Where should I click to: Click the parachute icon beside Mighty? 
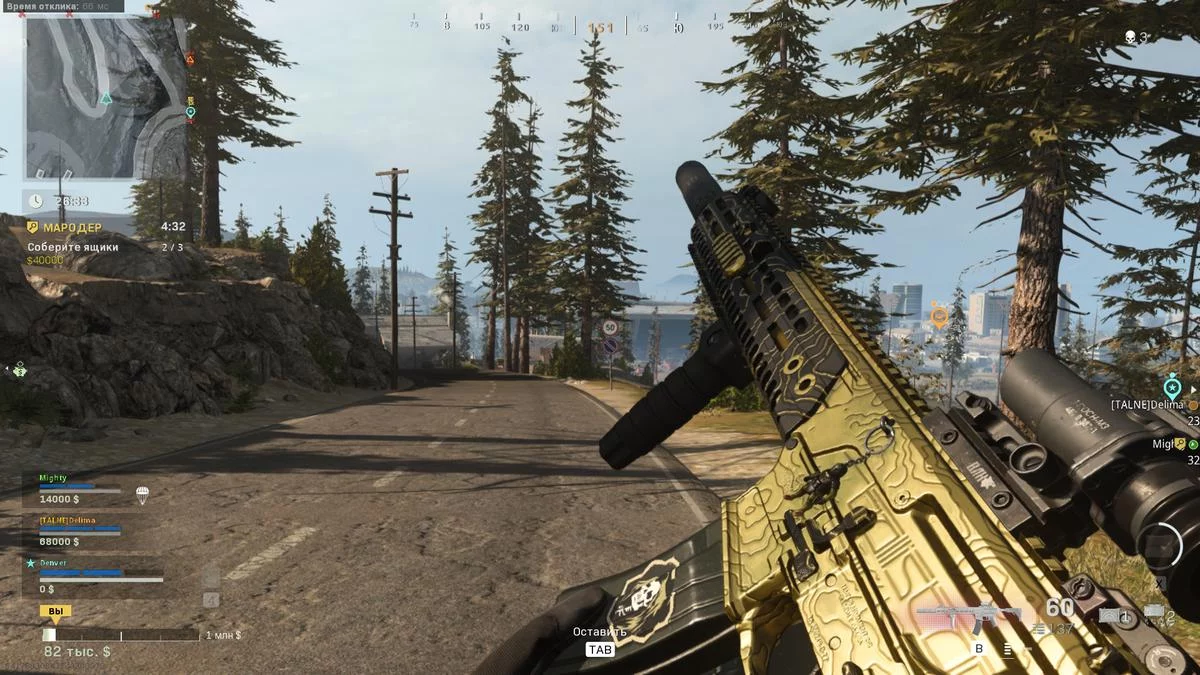coord(141,493)
